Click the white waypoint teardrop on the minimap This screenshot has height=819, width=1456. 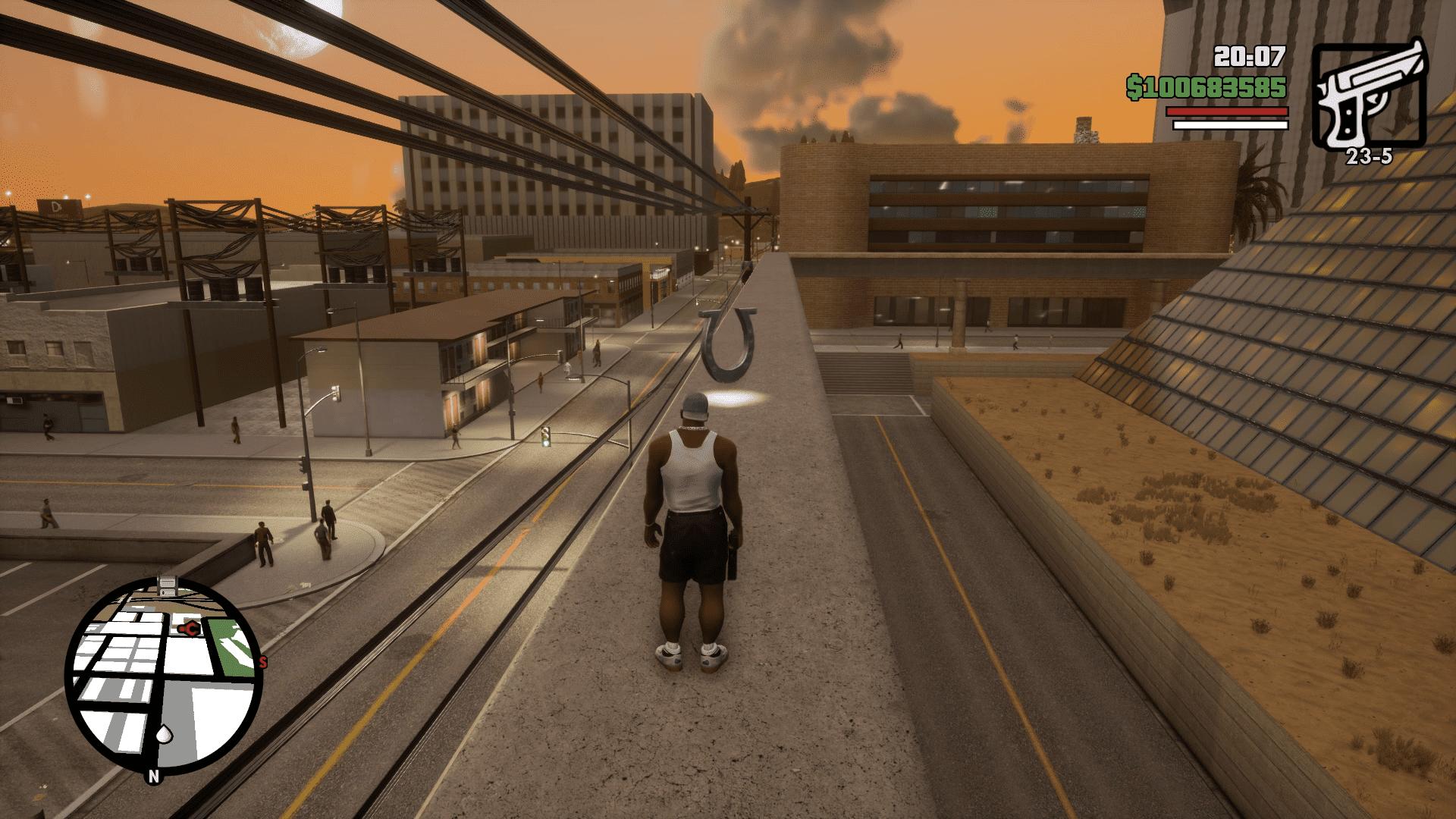click(x=164, y=734)
